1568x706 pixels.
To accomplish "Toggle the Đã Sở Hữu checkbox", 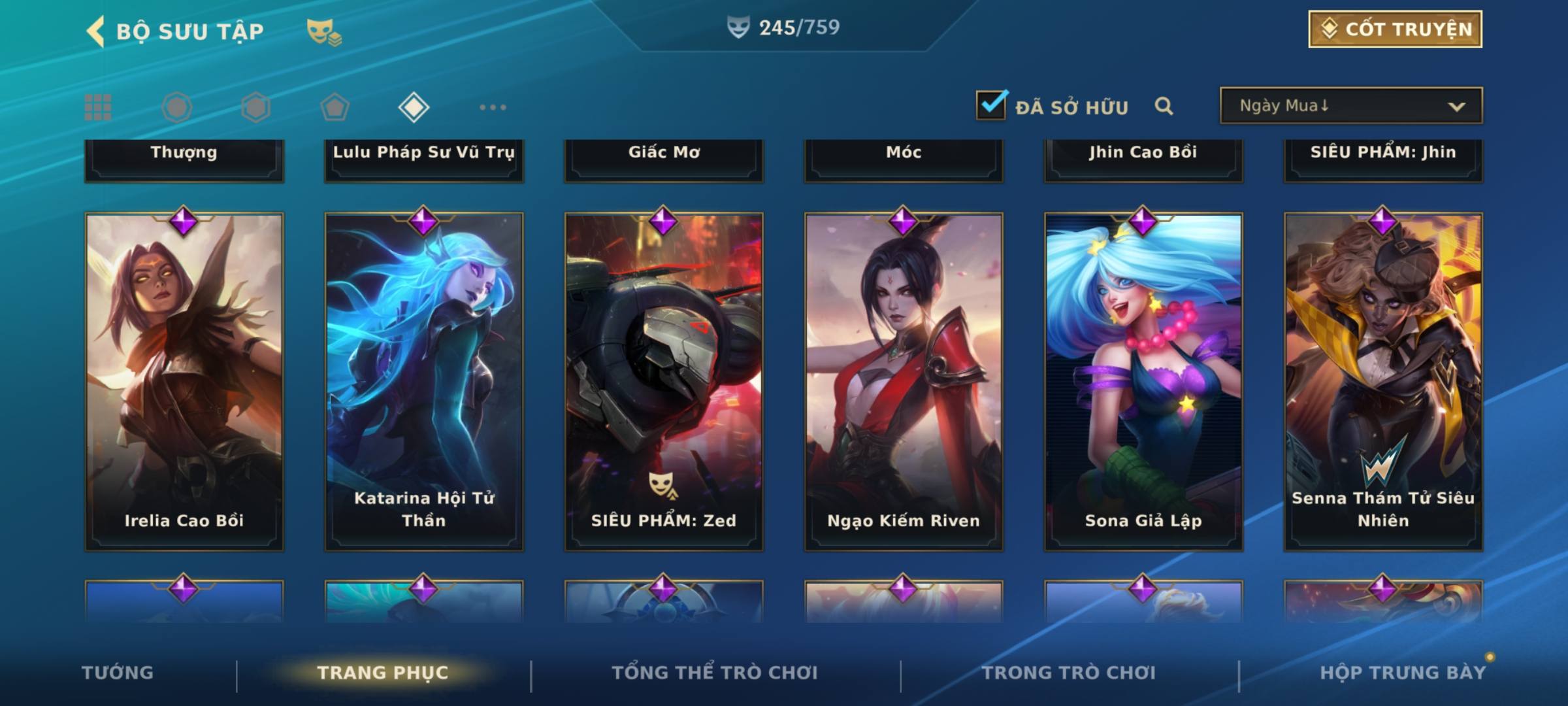I will (991, 105).
